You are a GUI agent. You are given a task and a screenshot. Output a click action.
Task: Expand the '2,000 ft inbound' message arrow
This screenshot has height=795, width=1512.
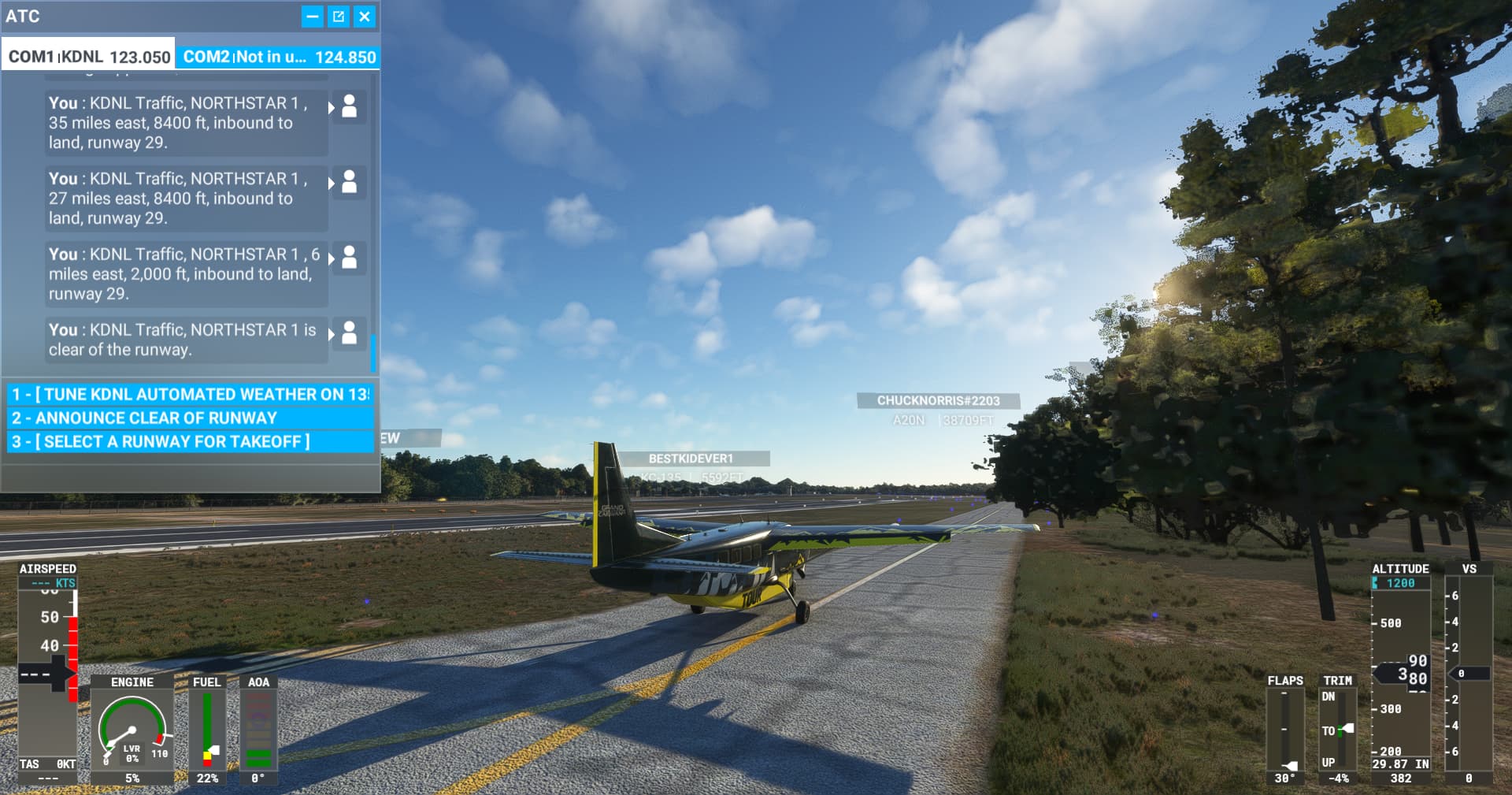(332, 259)
